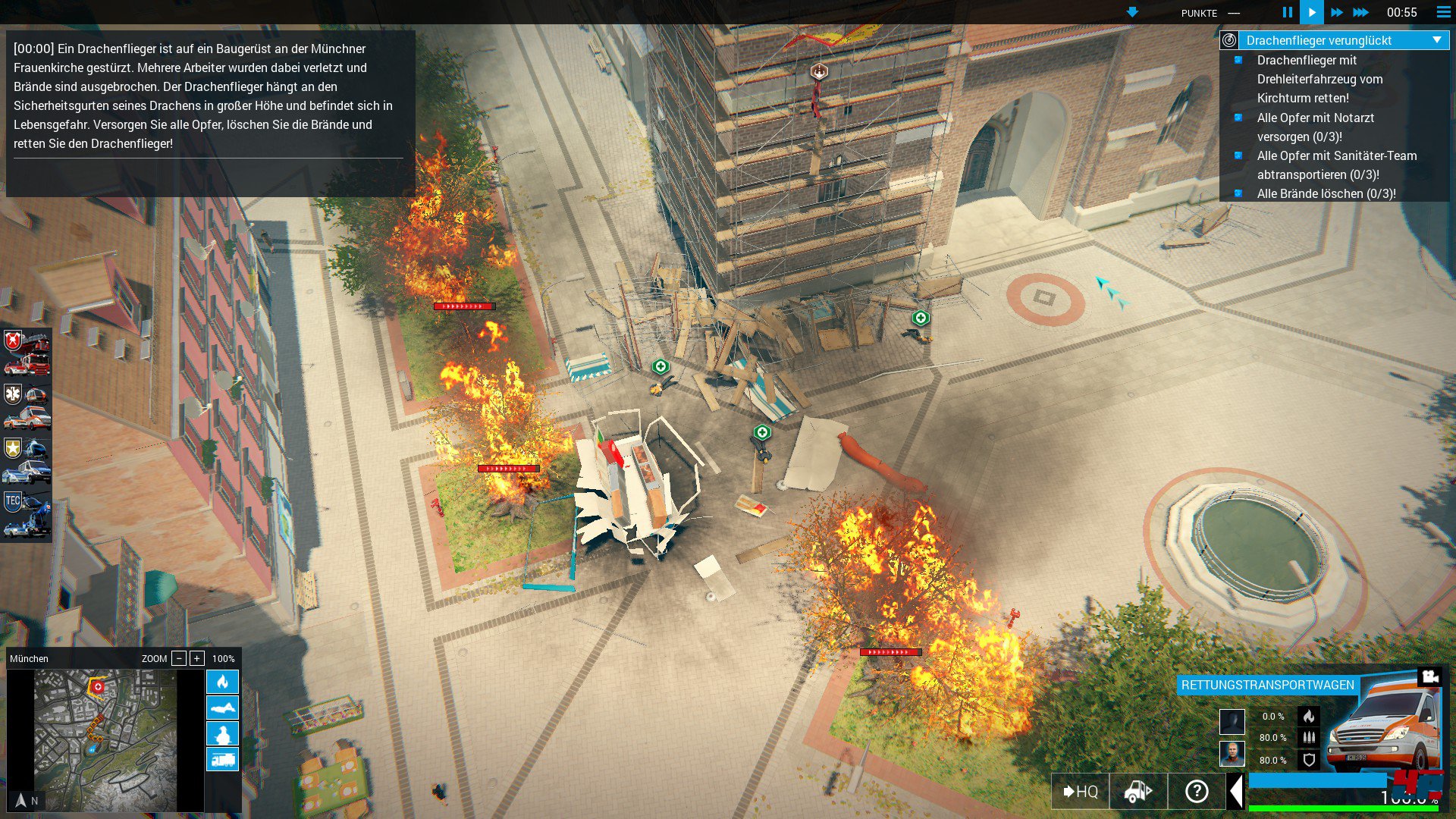Switch to double fast-forward speed
This screenshot has width=1456, height=819.
point(1336,12)
